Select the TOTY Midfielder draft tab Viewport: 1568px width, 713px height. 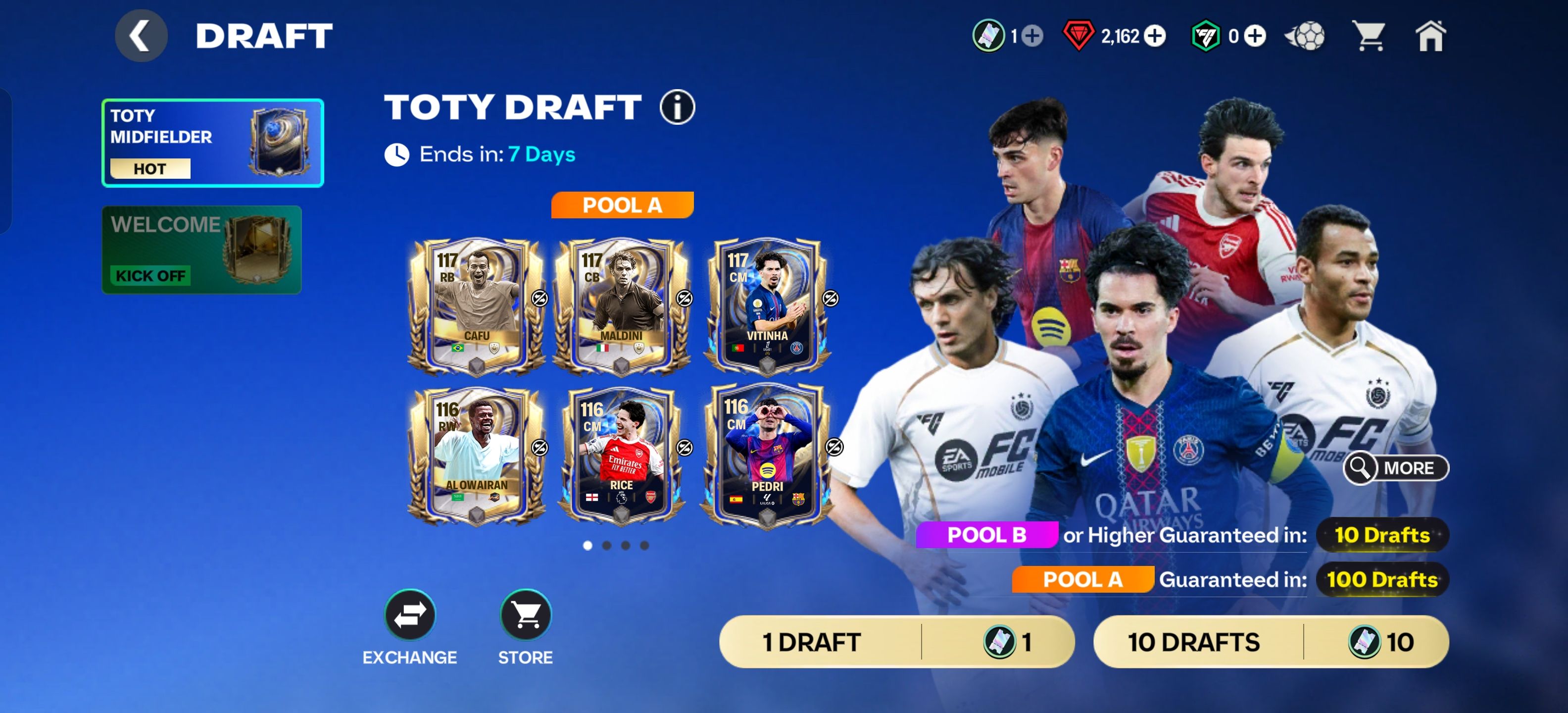click(212, 143)
